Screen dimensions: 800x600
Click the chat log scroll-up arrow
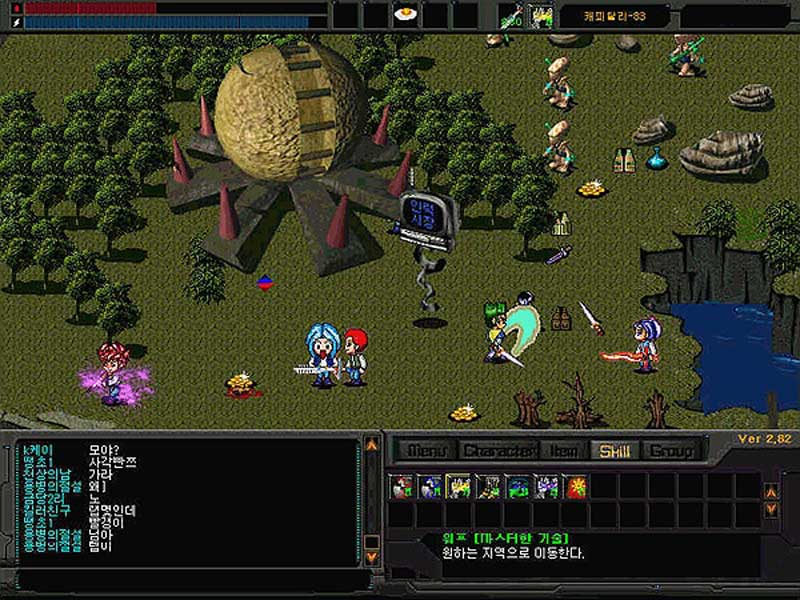click(x=372, y=443)
